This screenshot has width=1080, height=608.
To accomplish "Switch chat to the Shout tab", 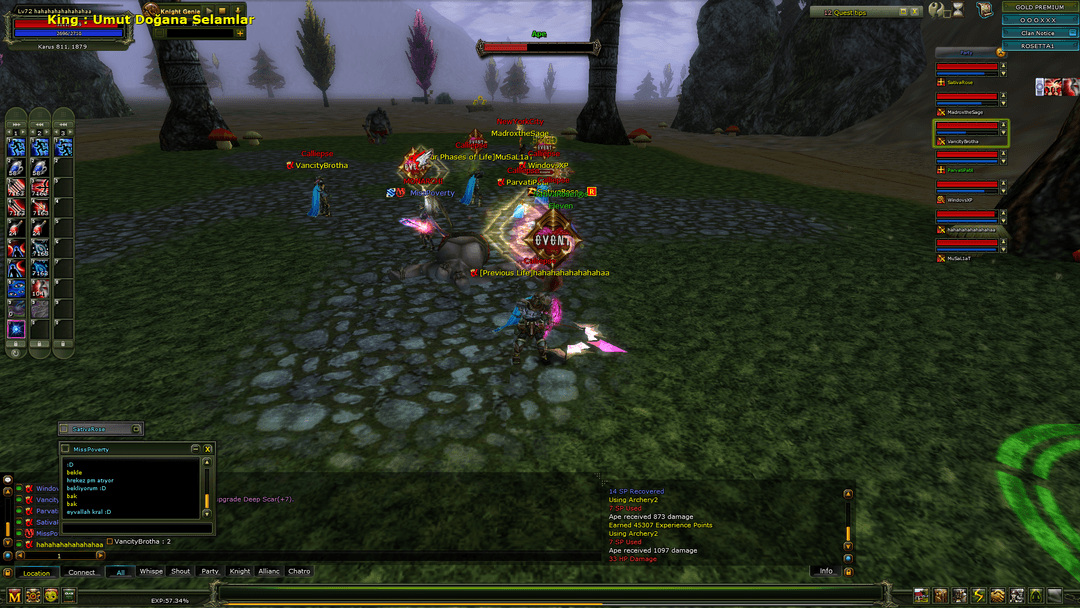I will click(x=181, y=572).
